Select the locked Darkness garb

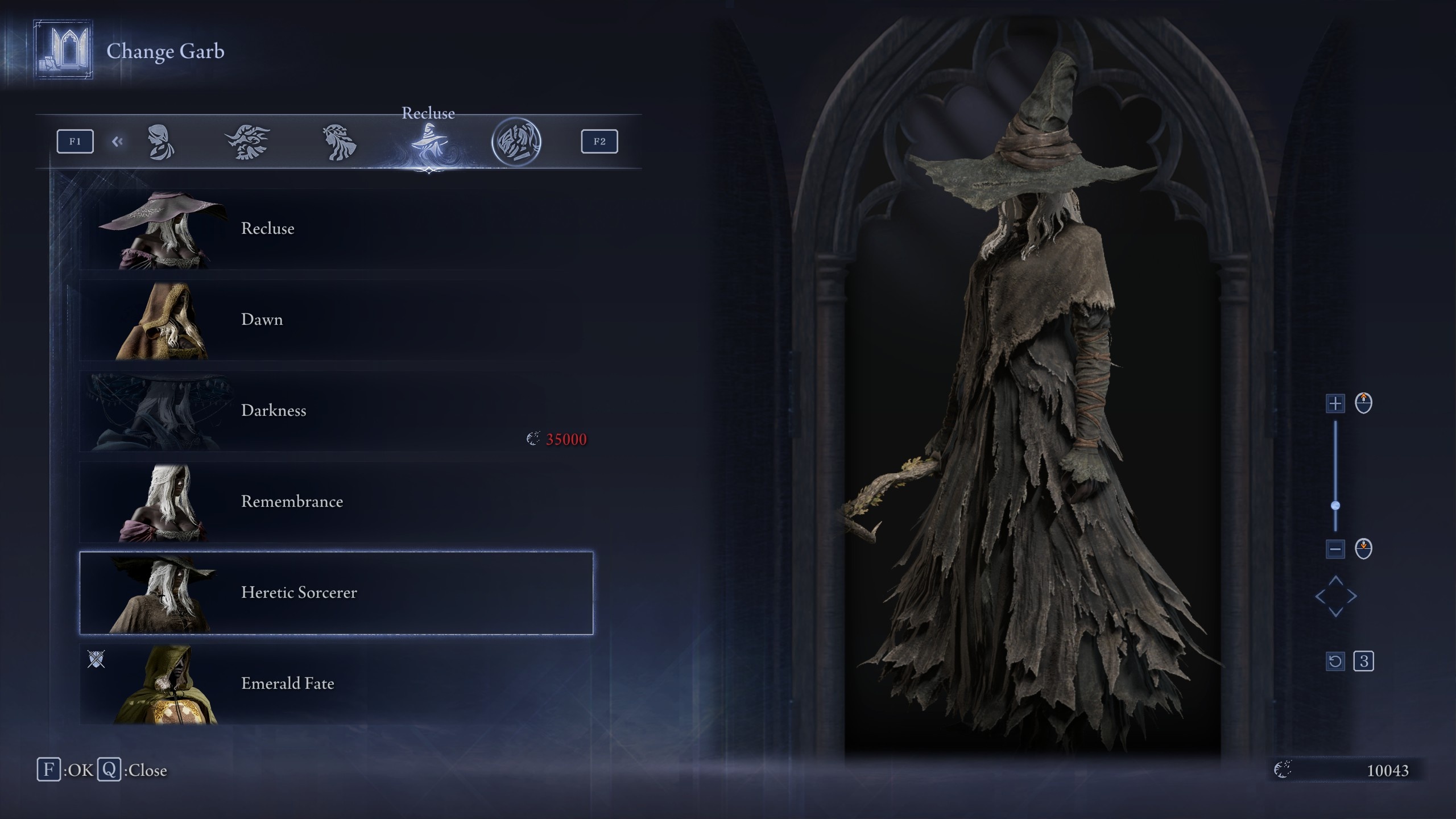click(336, 411)
